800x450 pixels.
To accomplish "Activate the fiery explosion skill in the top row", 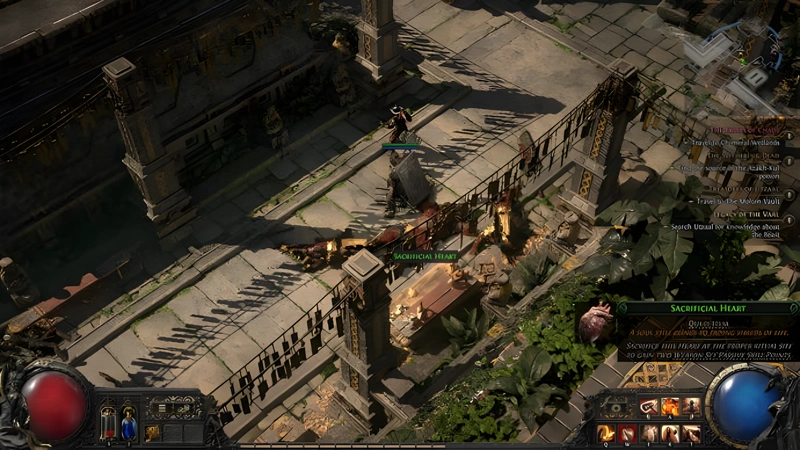I will [672, 407].
